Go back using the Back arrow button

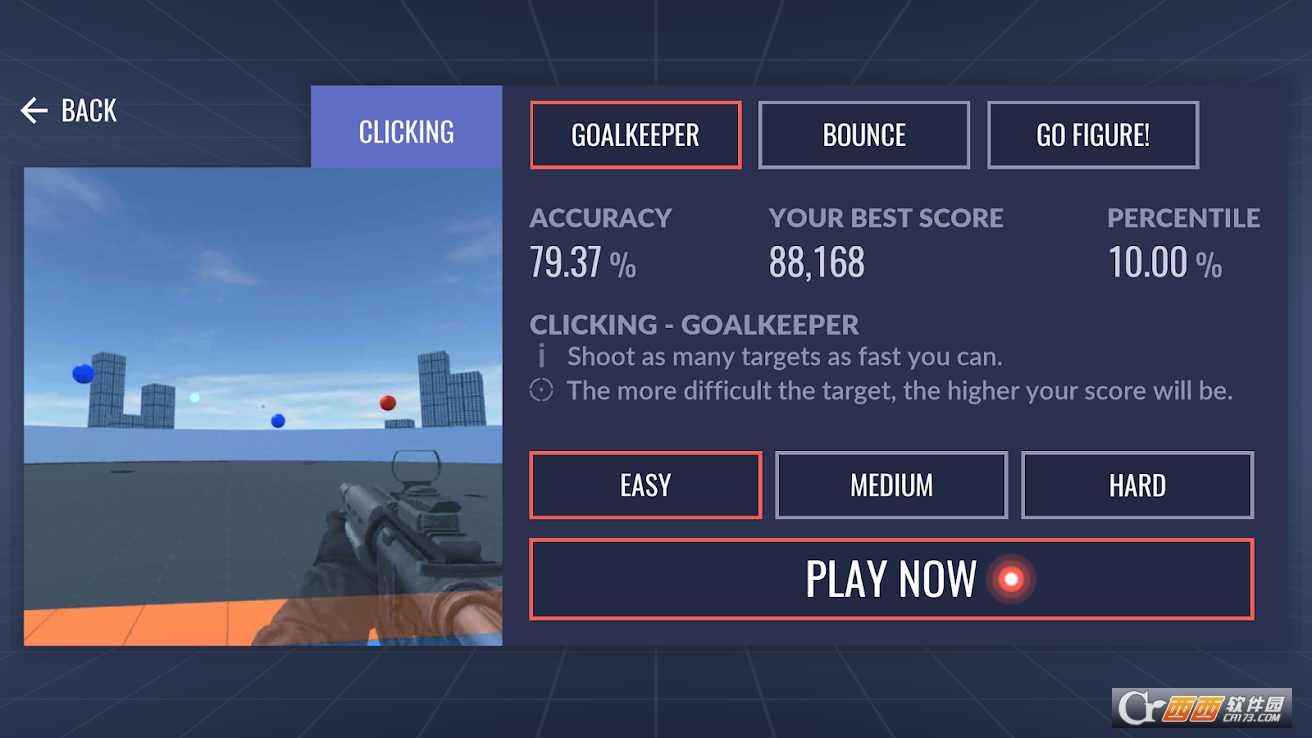68,111
